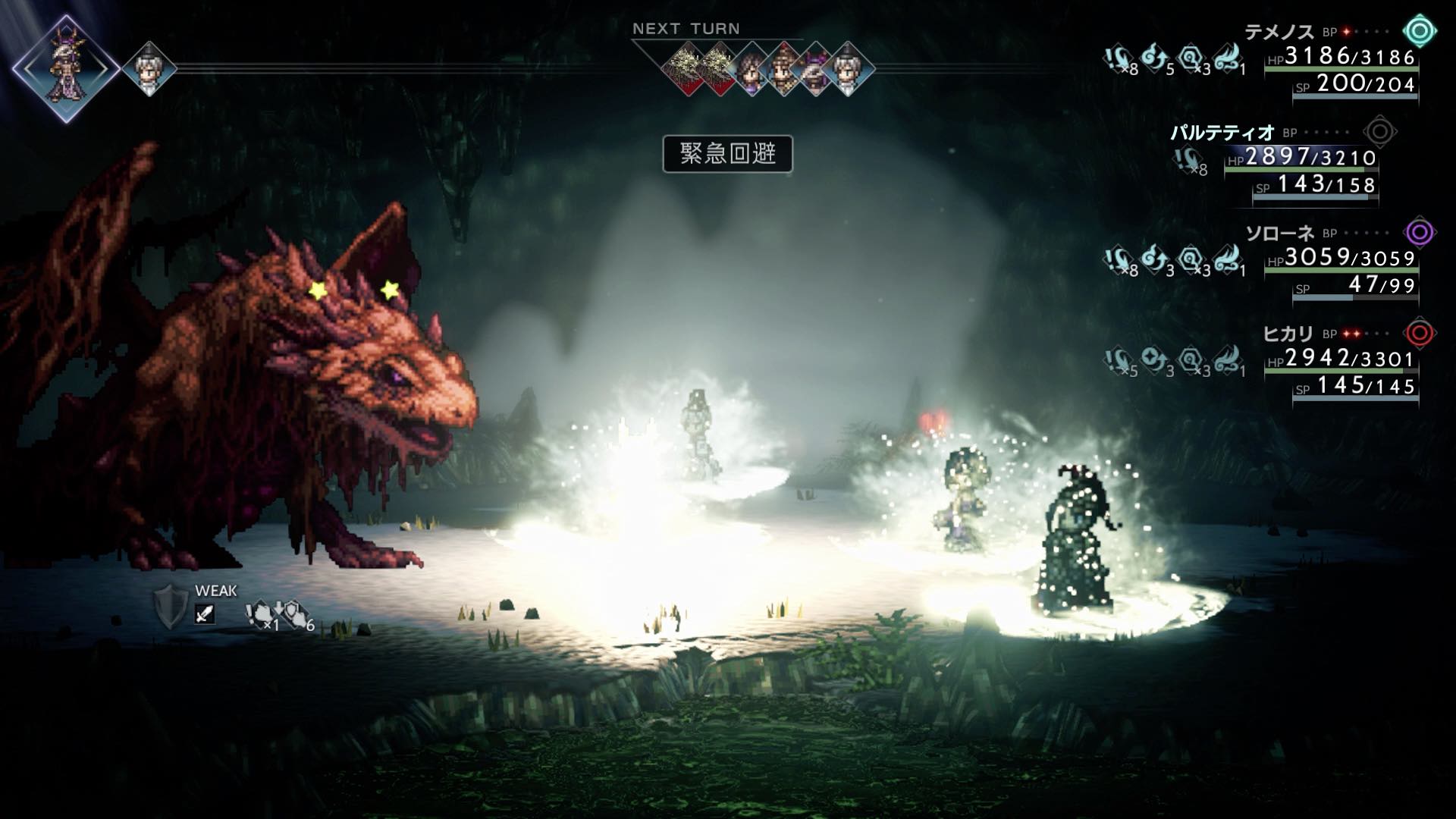Select party member パルテティオ by name

pyautogui.click(x=1222, y=133)
